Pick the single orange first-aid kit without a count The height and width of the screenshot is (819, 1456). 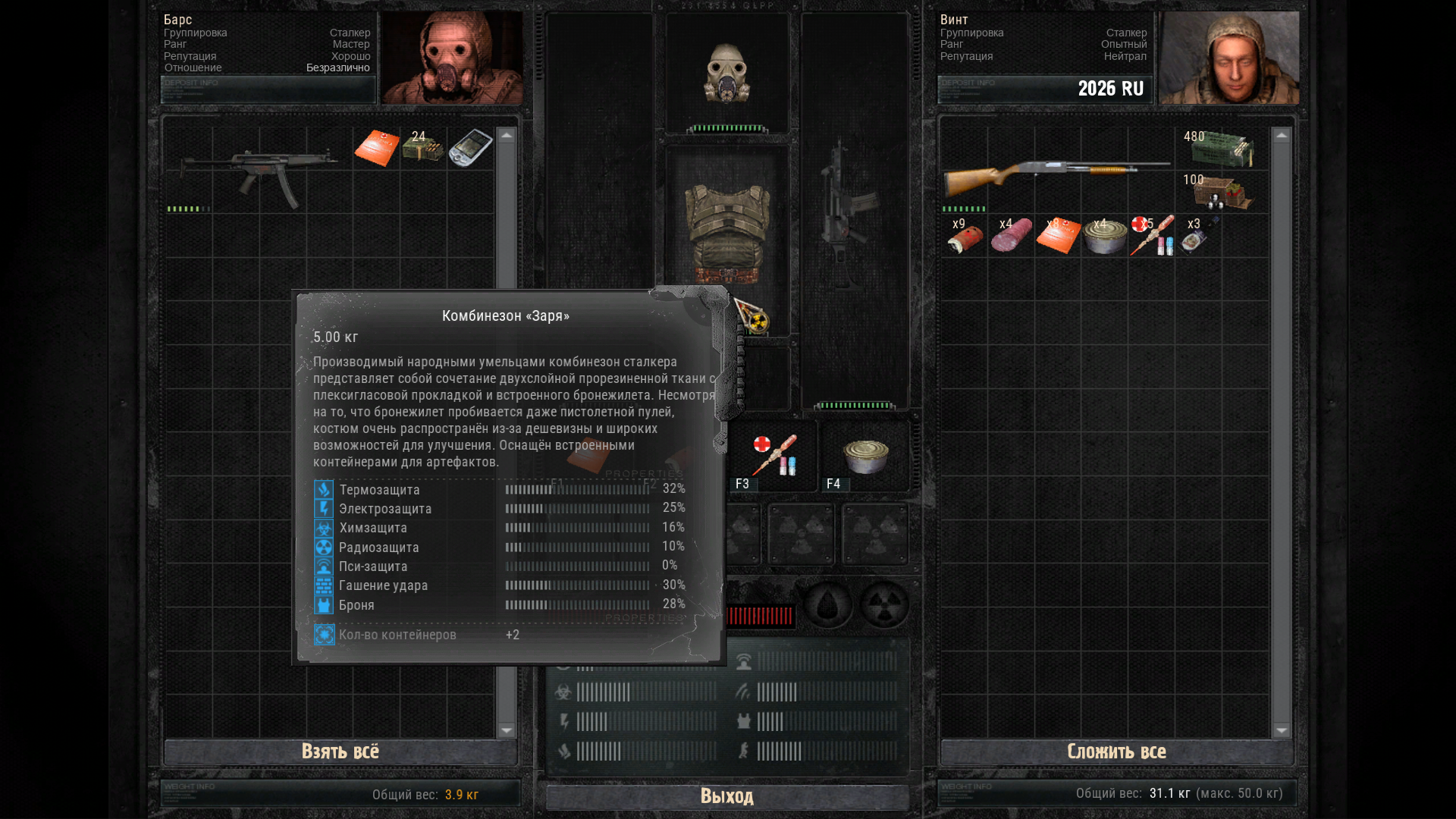click(377, 147)
